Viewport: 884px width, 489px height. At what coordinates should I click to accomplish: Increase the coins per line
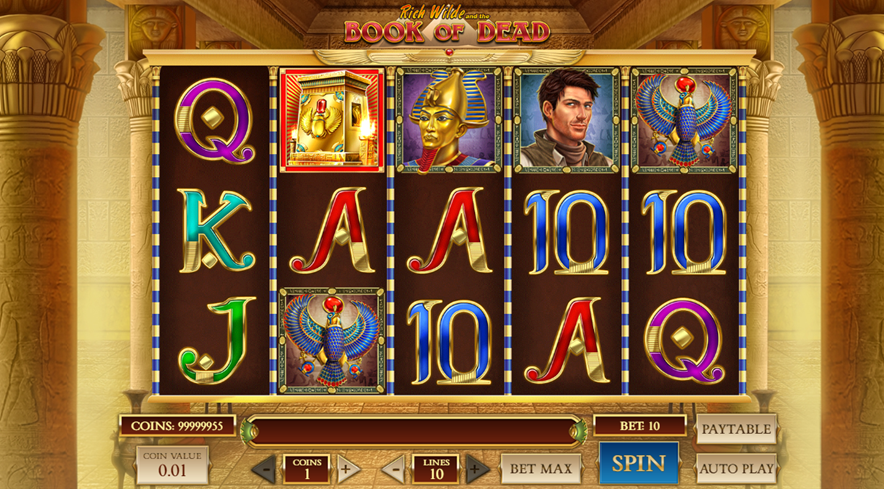[347, 468]
